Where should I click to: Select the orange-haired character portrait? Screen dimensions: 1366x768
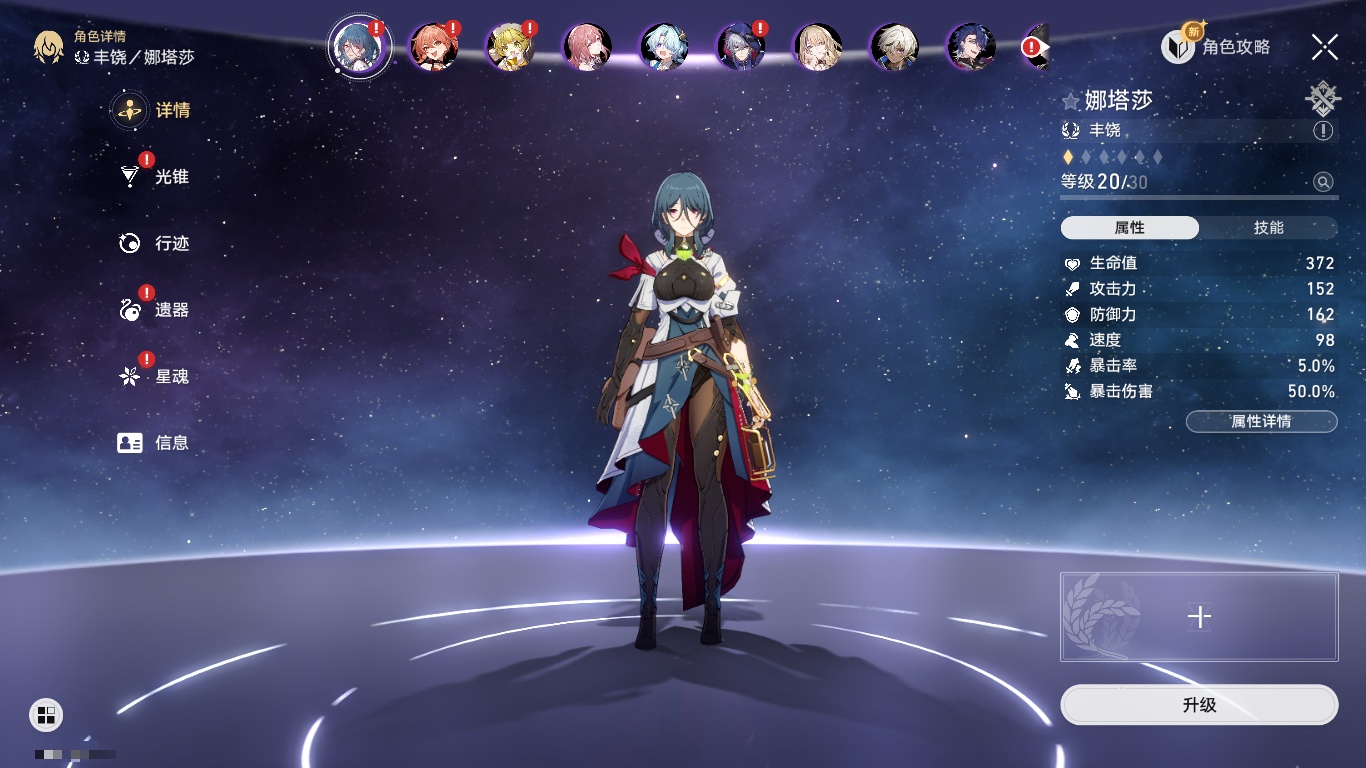[x=434, y=46]
